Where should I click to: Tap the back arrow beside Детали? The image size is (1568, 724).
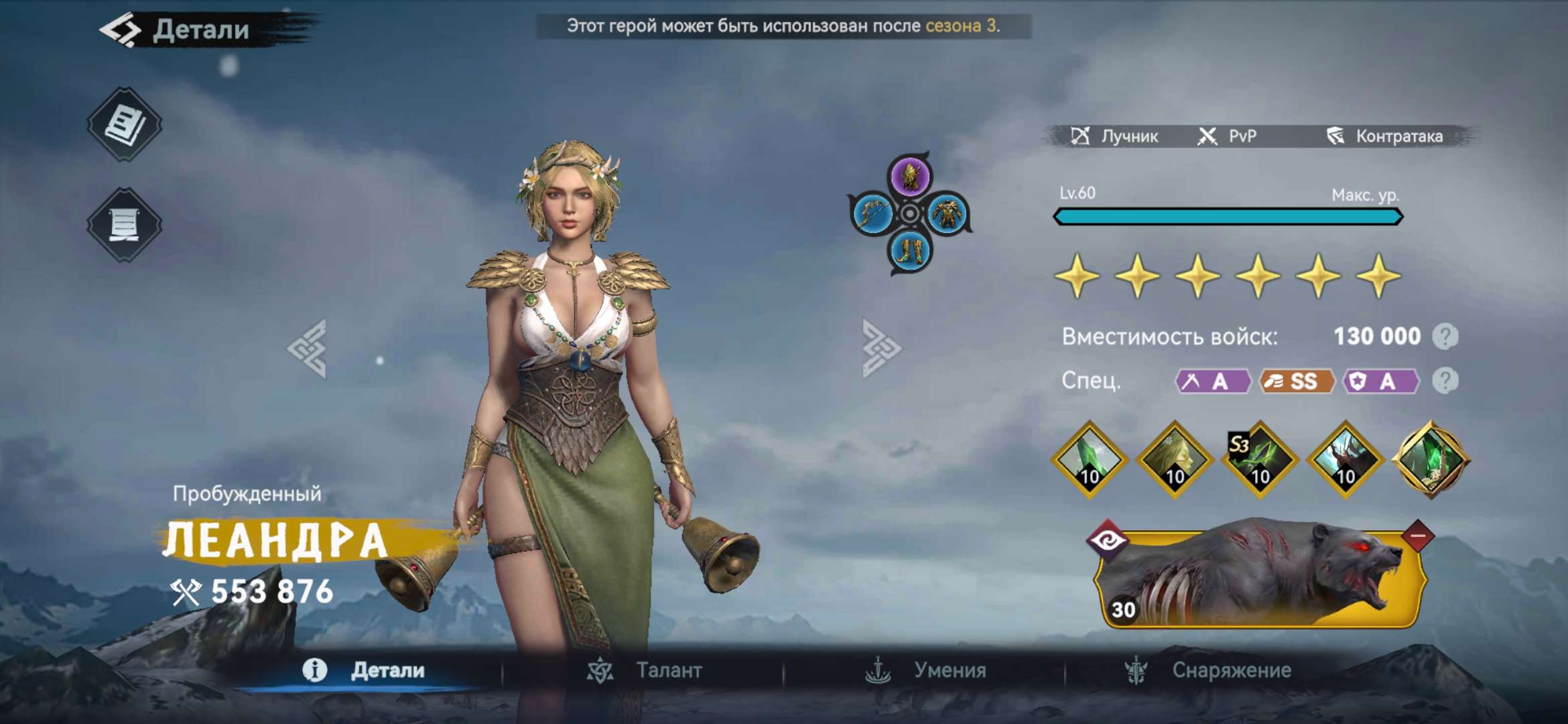120,29
